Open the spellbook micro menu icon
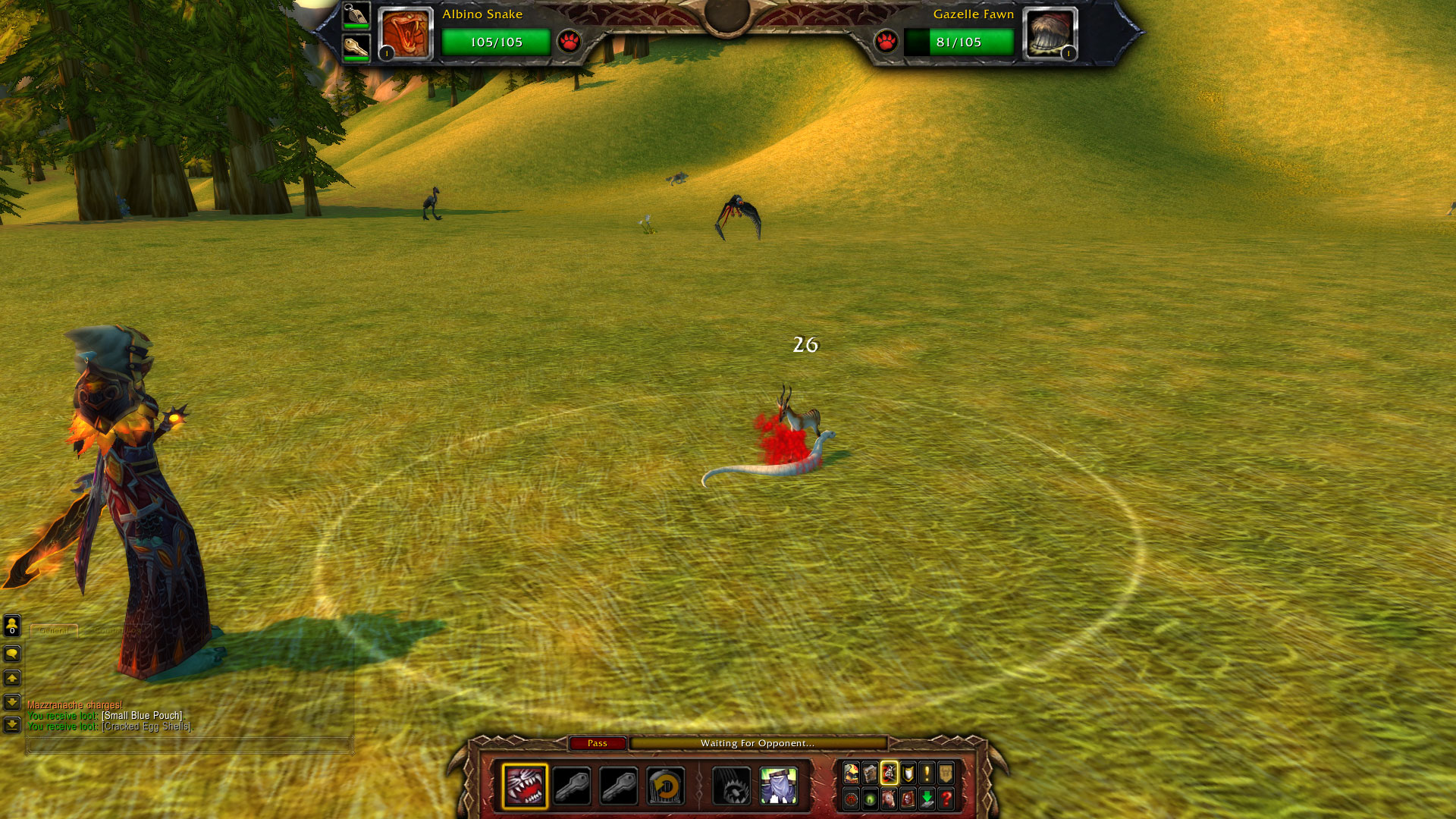This screenshot has height=819, width=1456. 871,773
